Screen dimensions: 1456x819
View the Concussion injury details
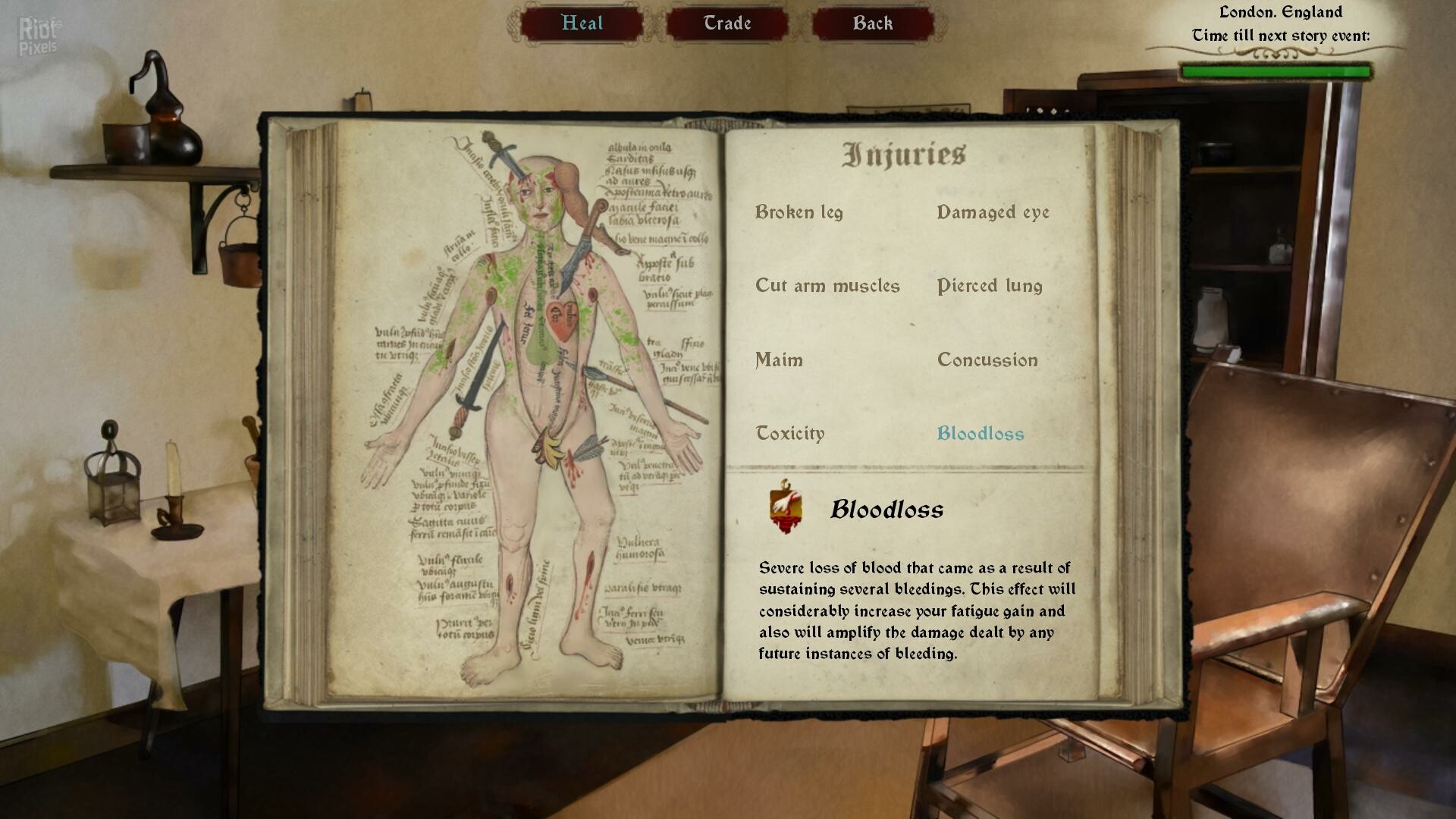pos(987,359)
